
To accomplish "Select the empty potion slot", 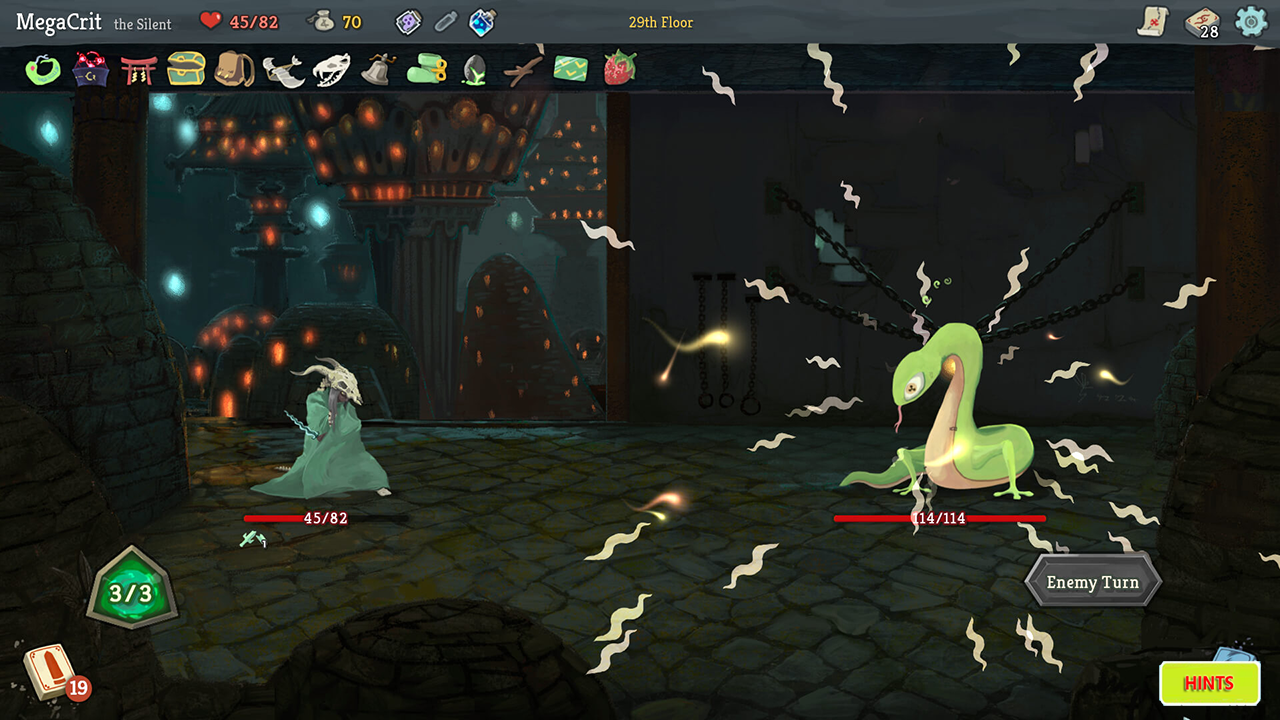I will [445, 21].
